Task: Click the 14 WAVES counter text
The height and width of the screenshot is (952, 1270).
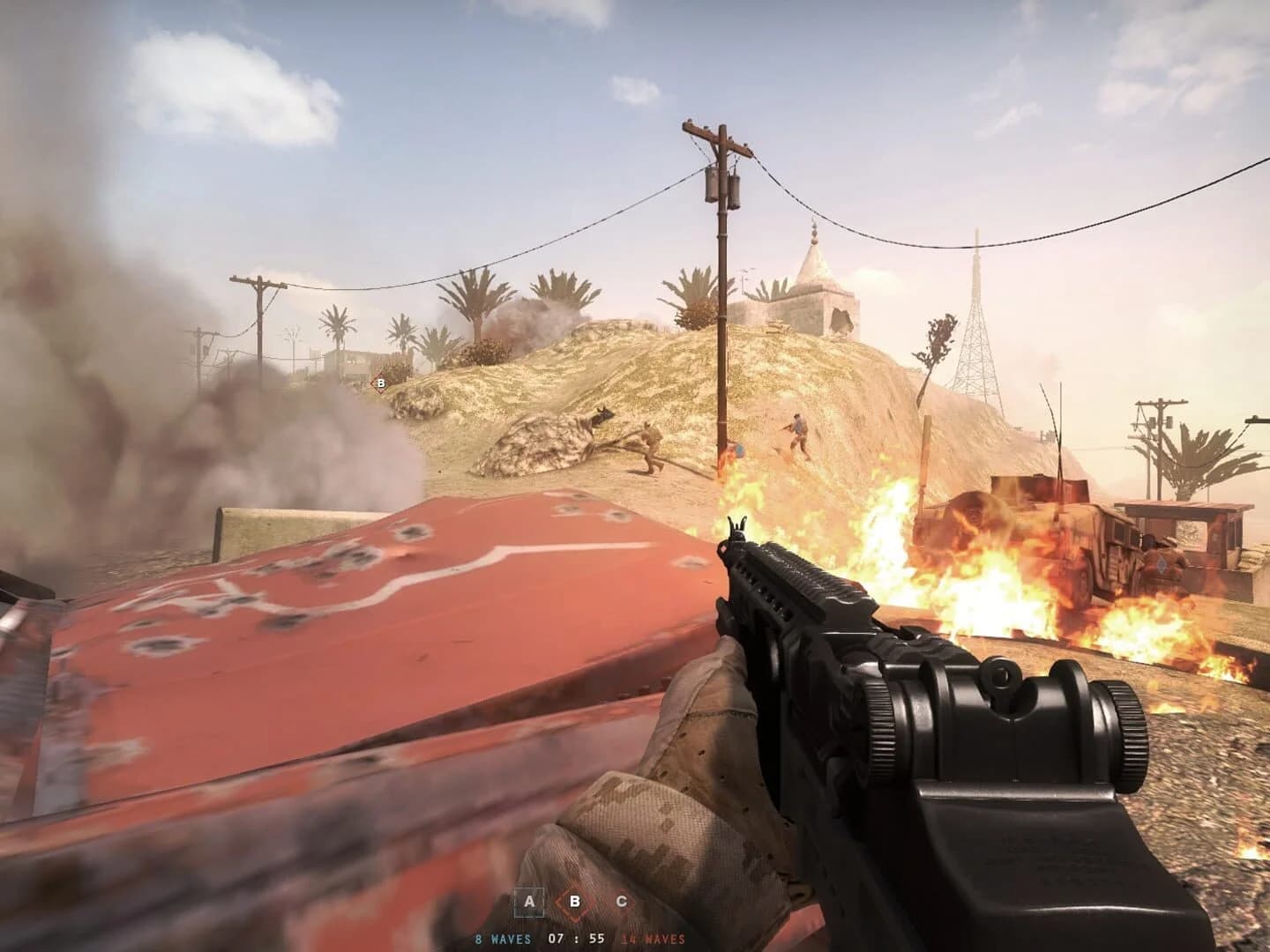Action: (653, 939)
